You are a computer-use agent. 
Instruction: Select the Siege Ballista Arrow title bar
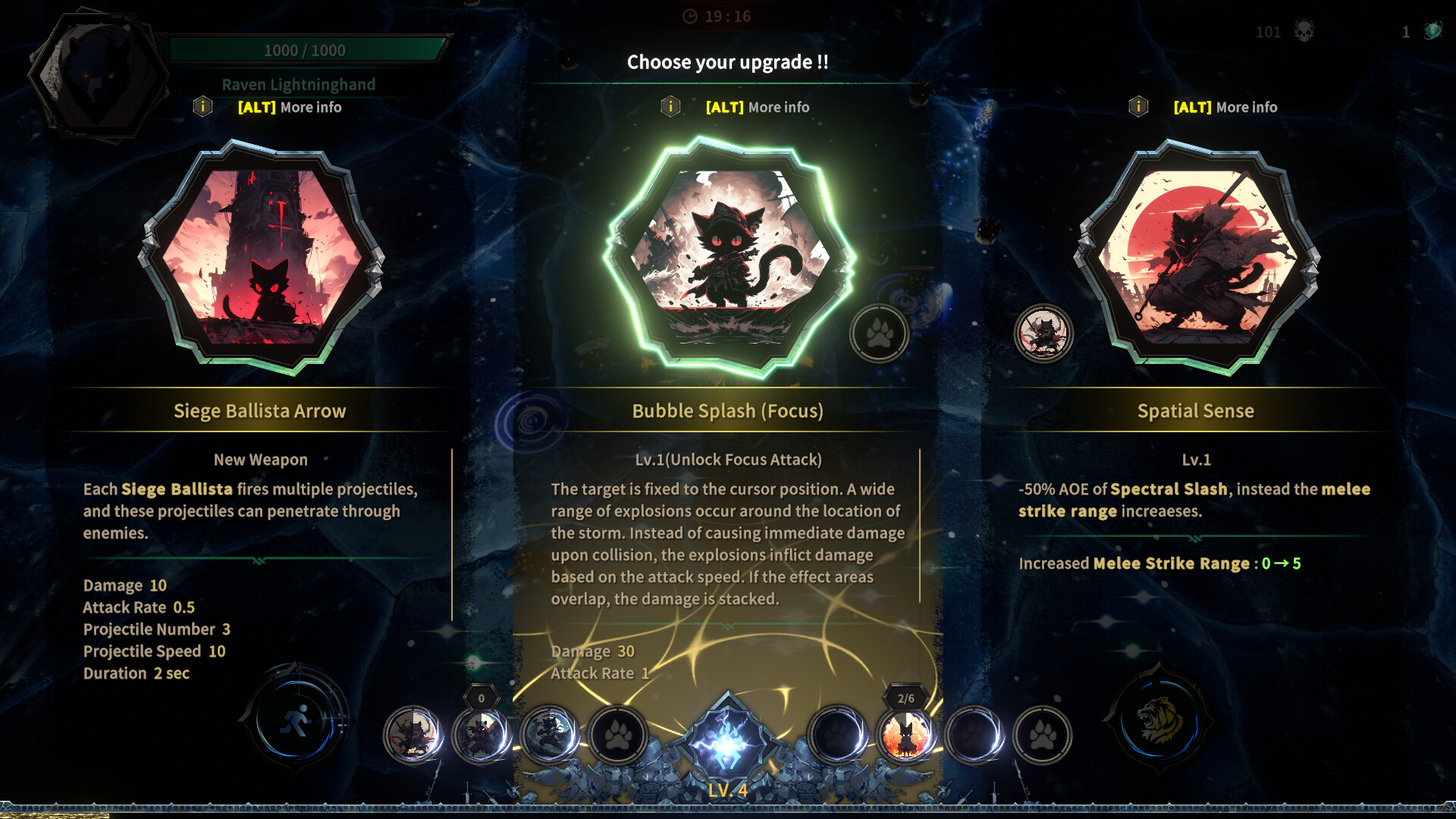click(260, 410)
